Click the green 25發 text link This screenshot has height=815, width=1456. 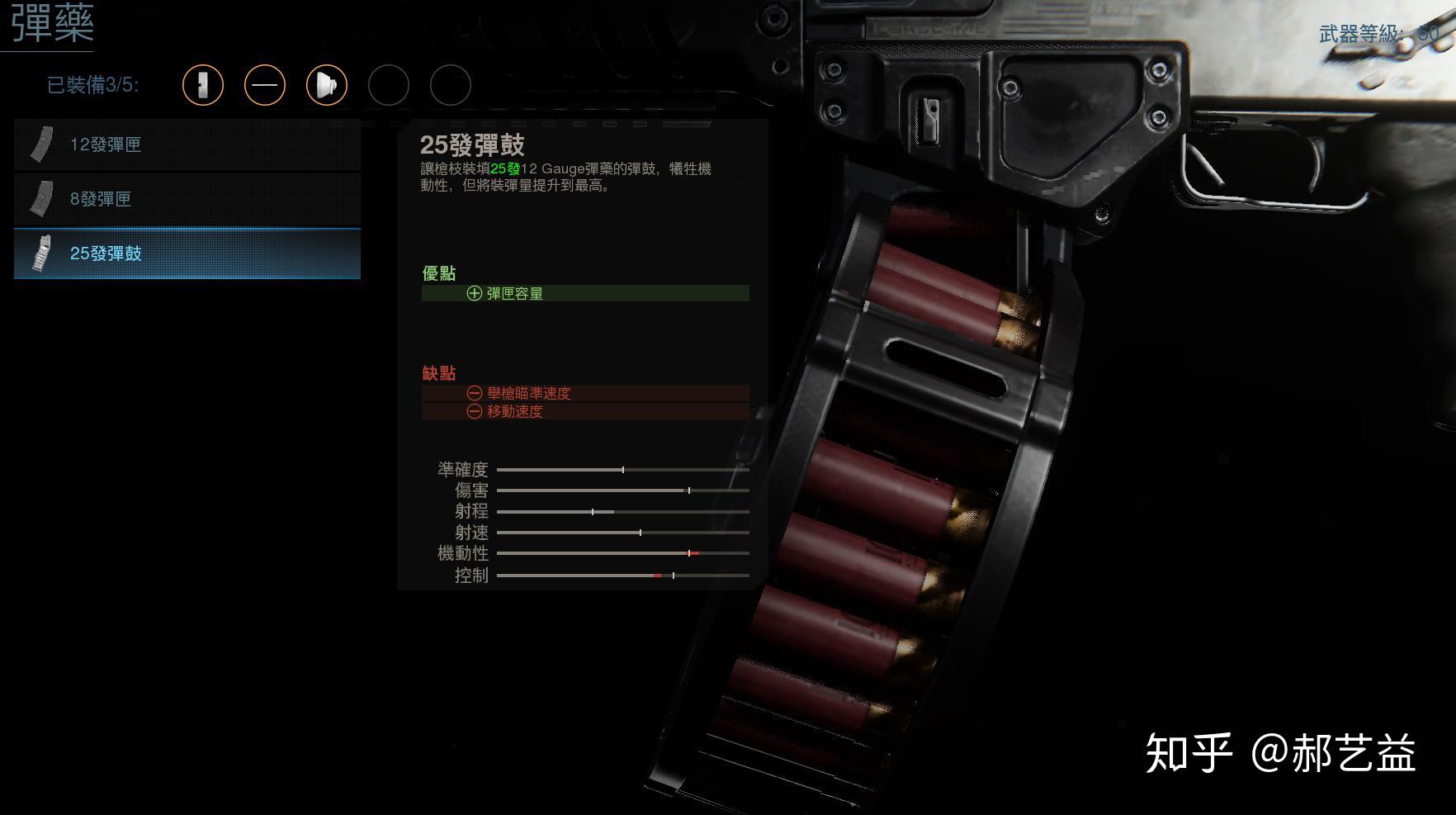pyautogui.click(x=505, y=168)
